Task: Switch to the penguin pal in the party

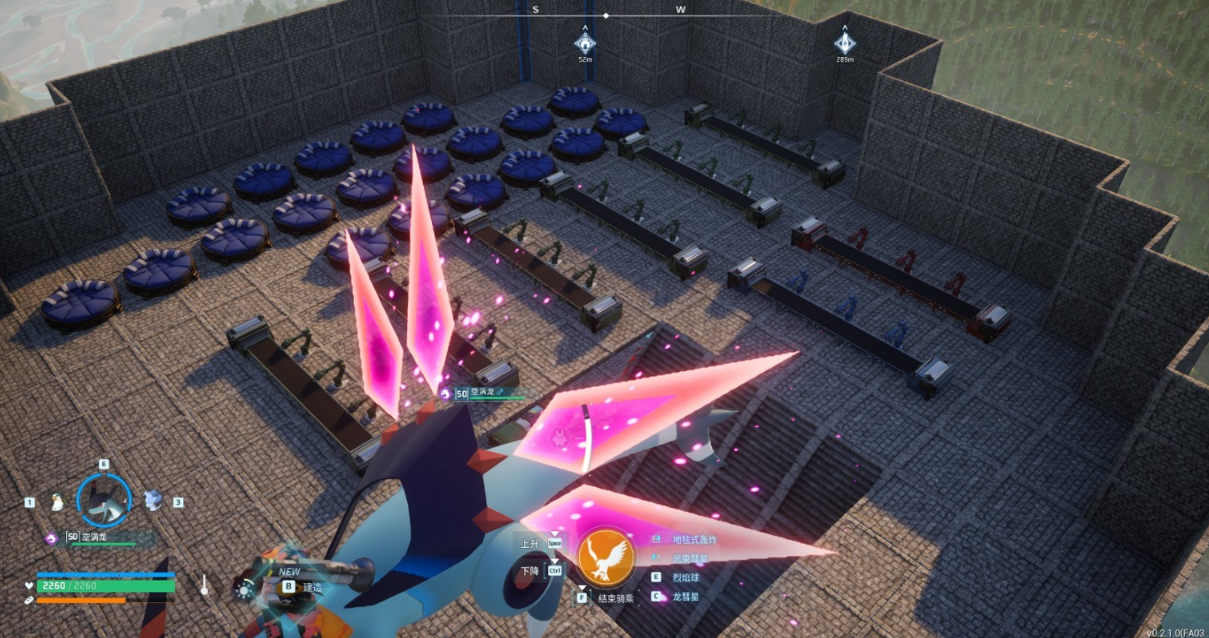Action: coord(58,500)
